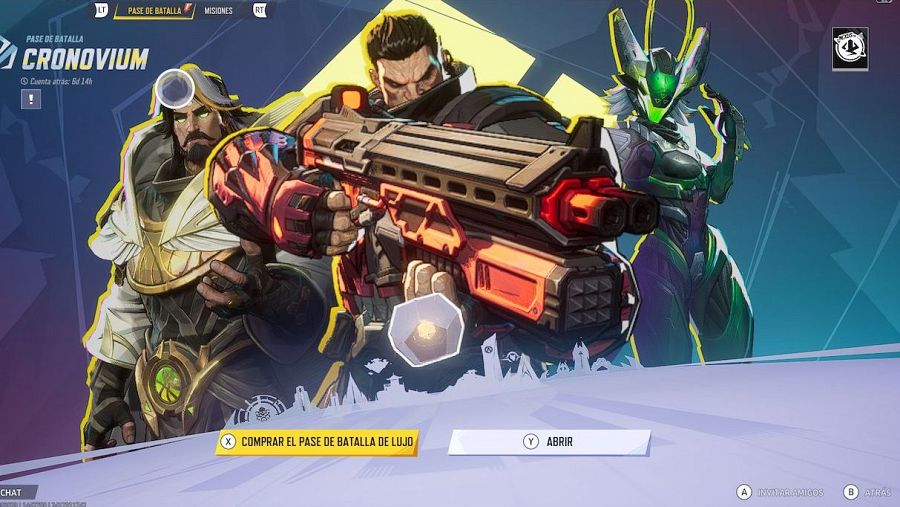Open the exclamation mark info button

(31, 99)
